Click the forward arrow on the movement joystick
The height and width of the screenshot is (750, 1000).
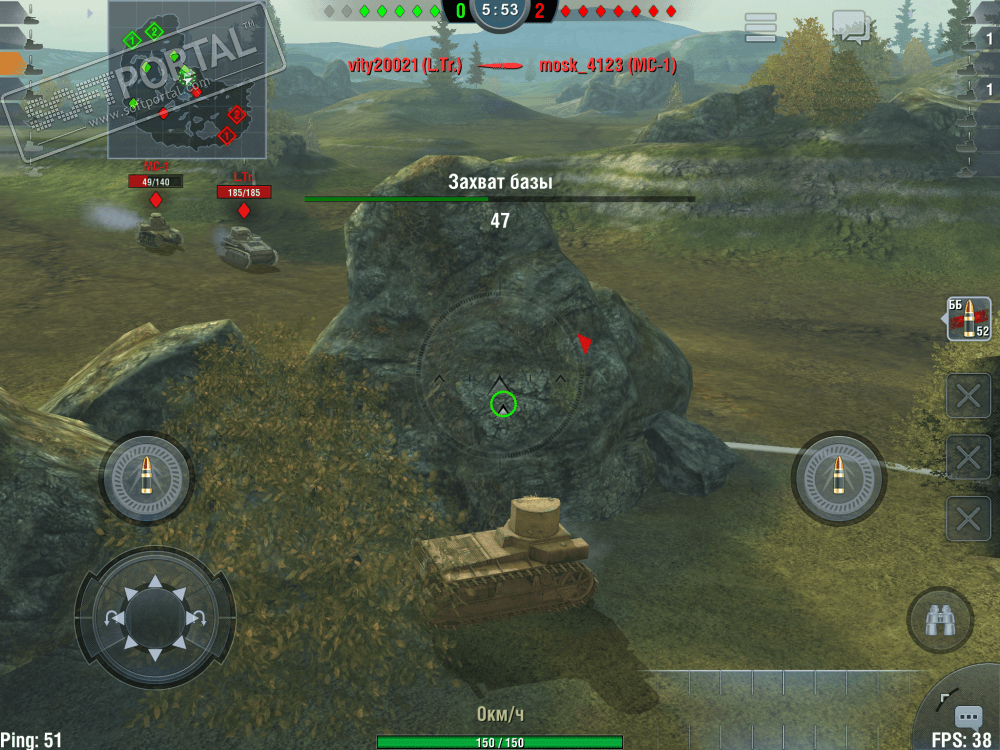point(155,583)
